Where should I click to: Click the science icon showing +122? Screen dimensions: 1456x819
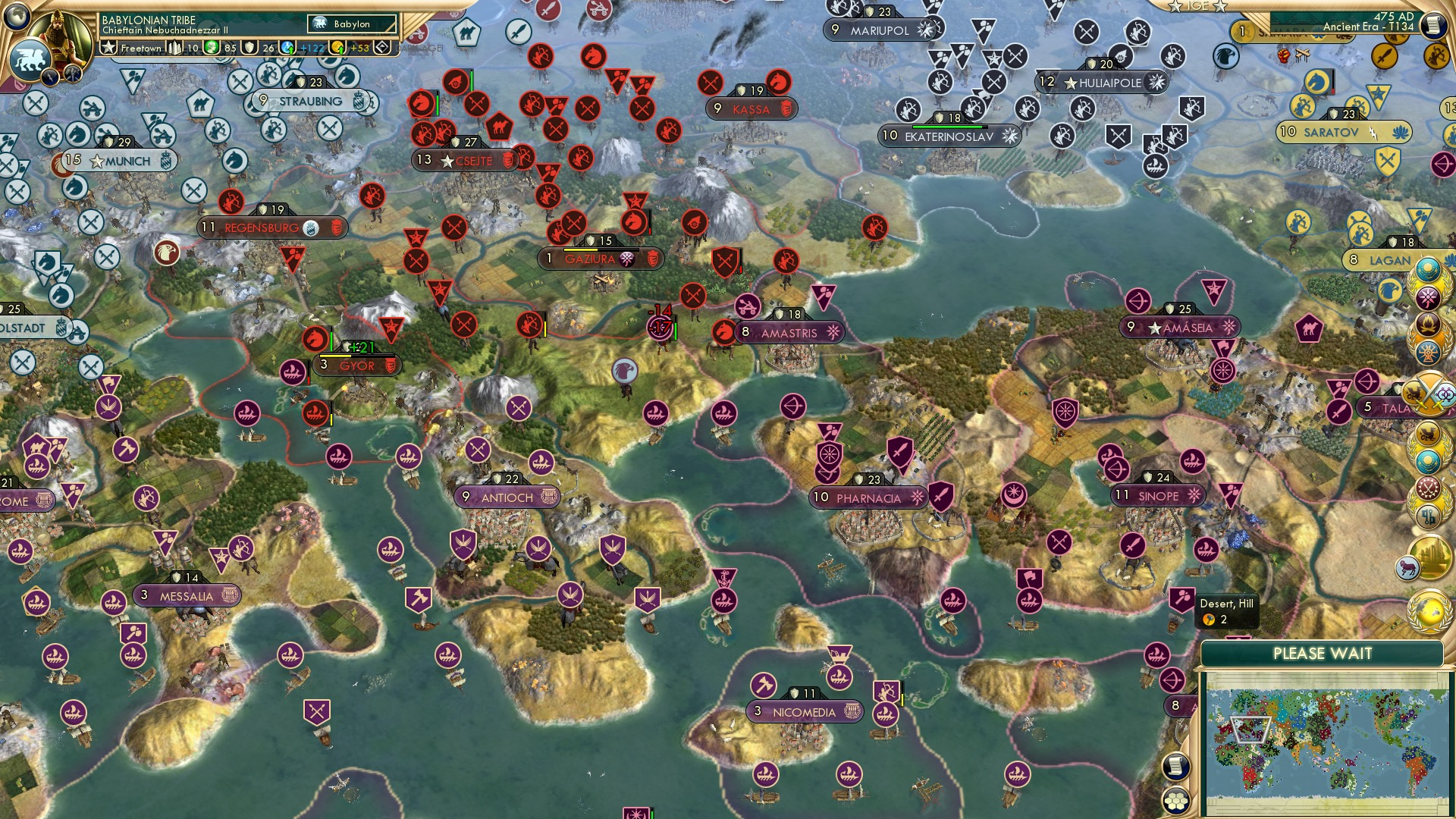click(x=287, y=46)
